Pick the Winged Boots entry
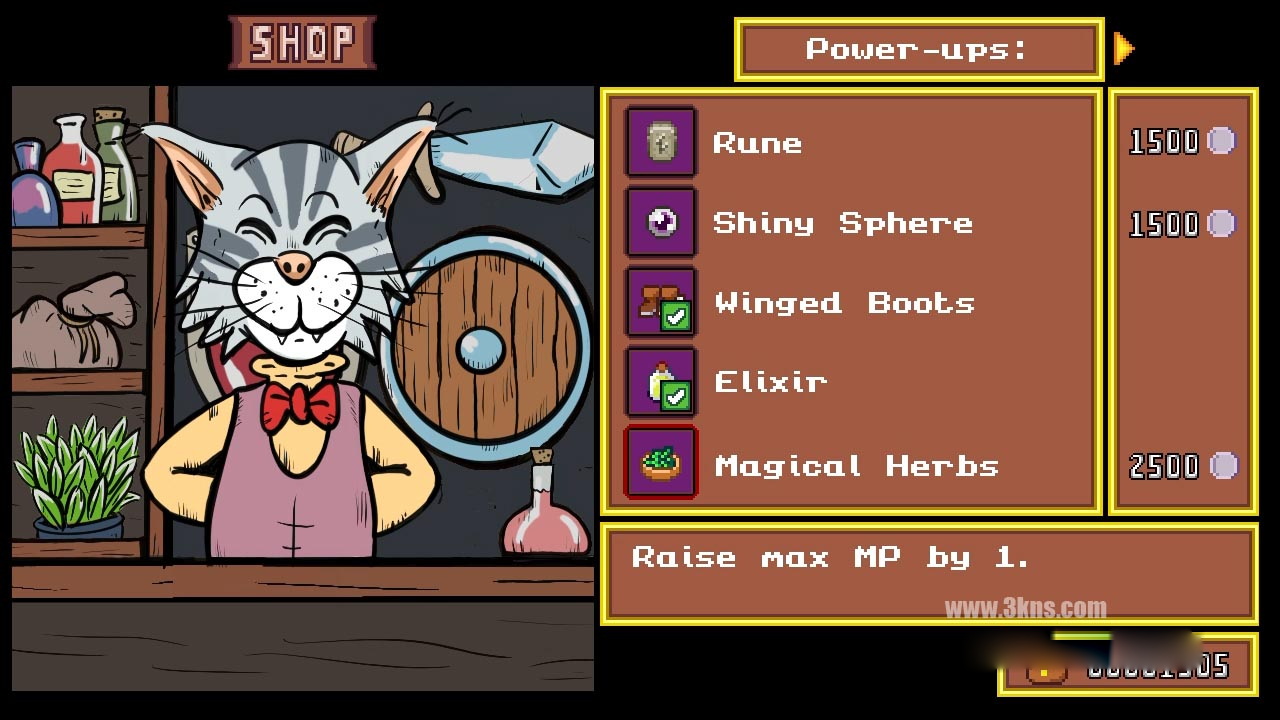 844,303
